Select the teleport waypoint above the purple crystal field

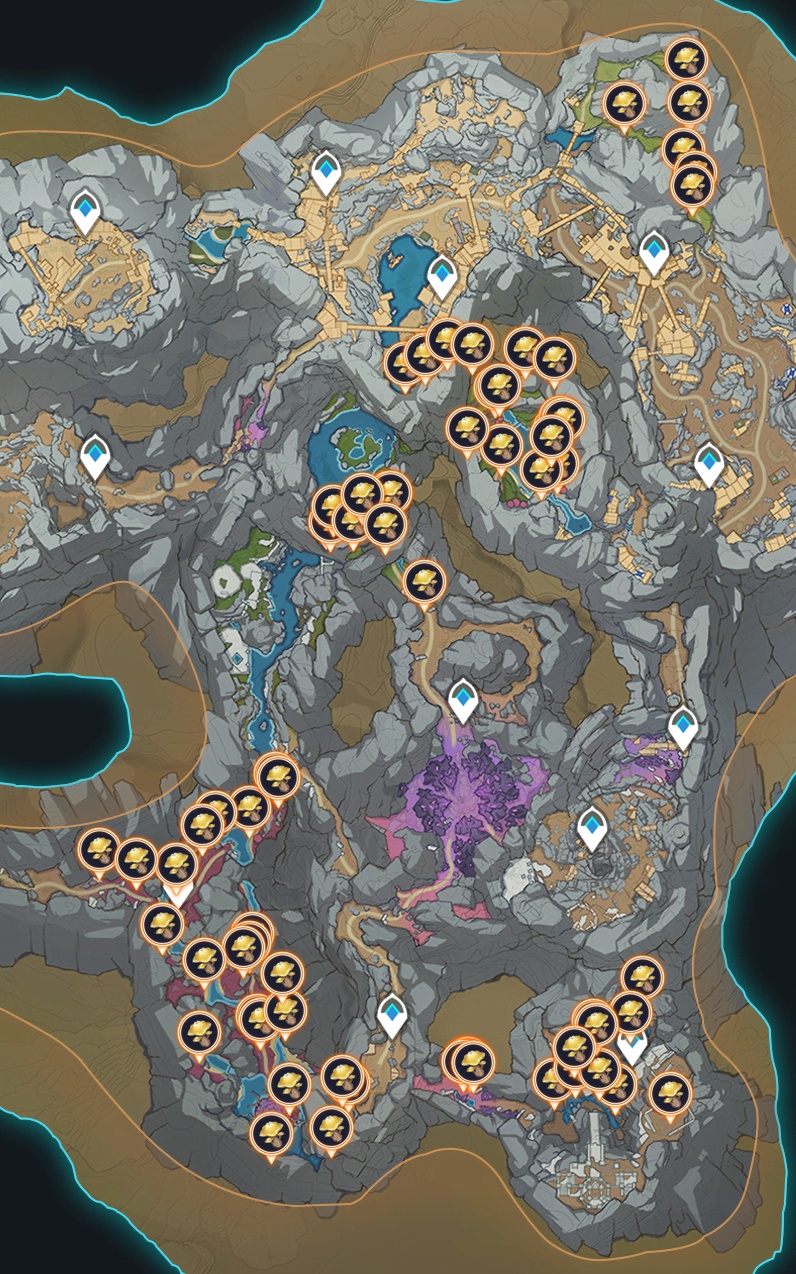coord(462,698)
